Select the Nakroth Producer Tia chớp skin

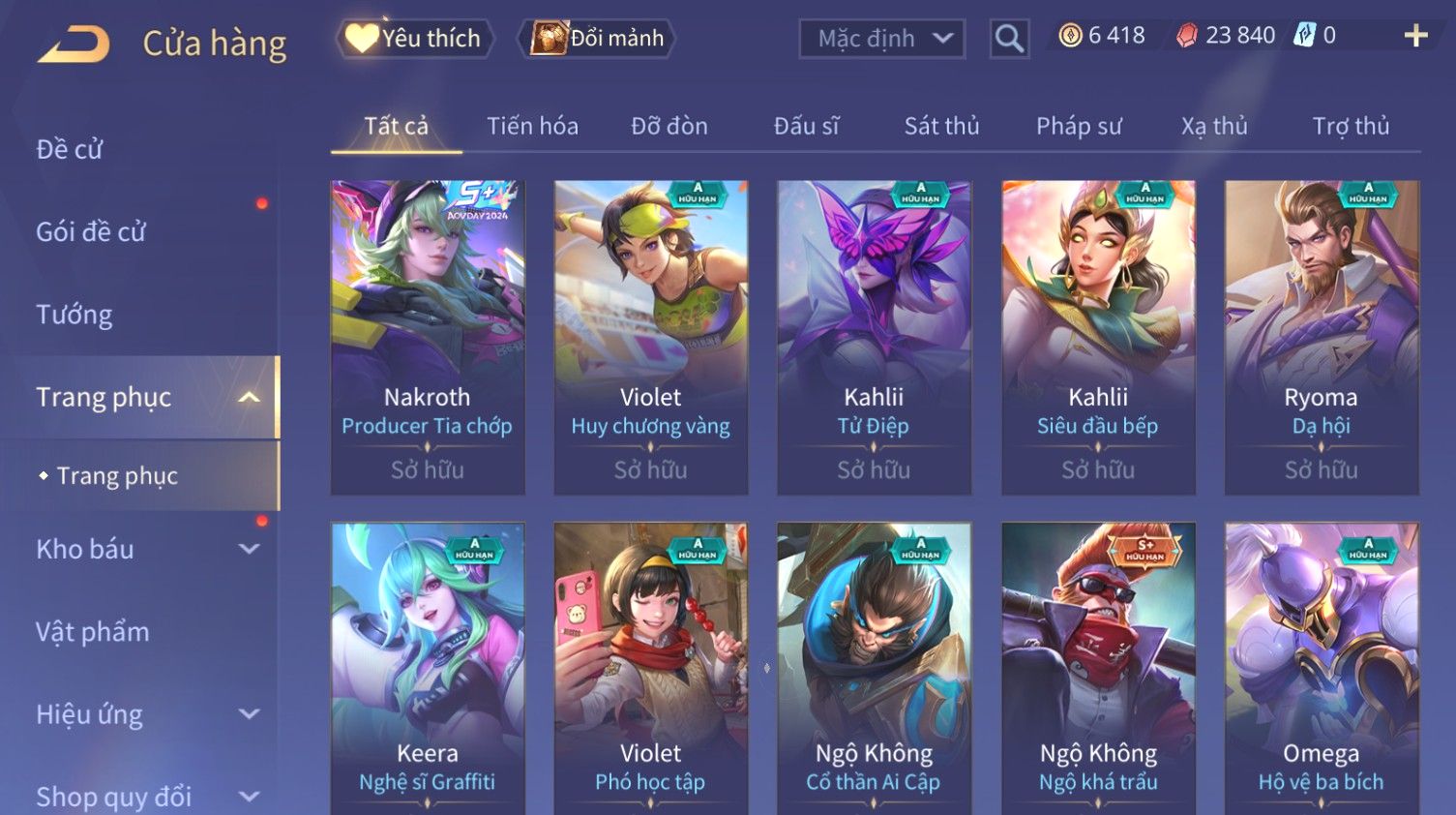tap(428, 337)
